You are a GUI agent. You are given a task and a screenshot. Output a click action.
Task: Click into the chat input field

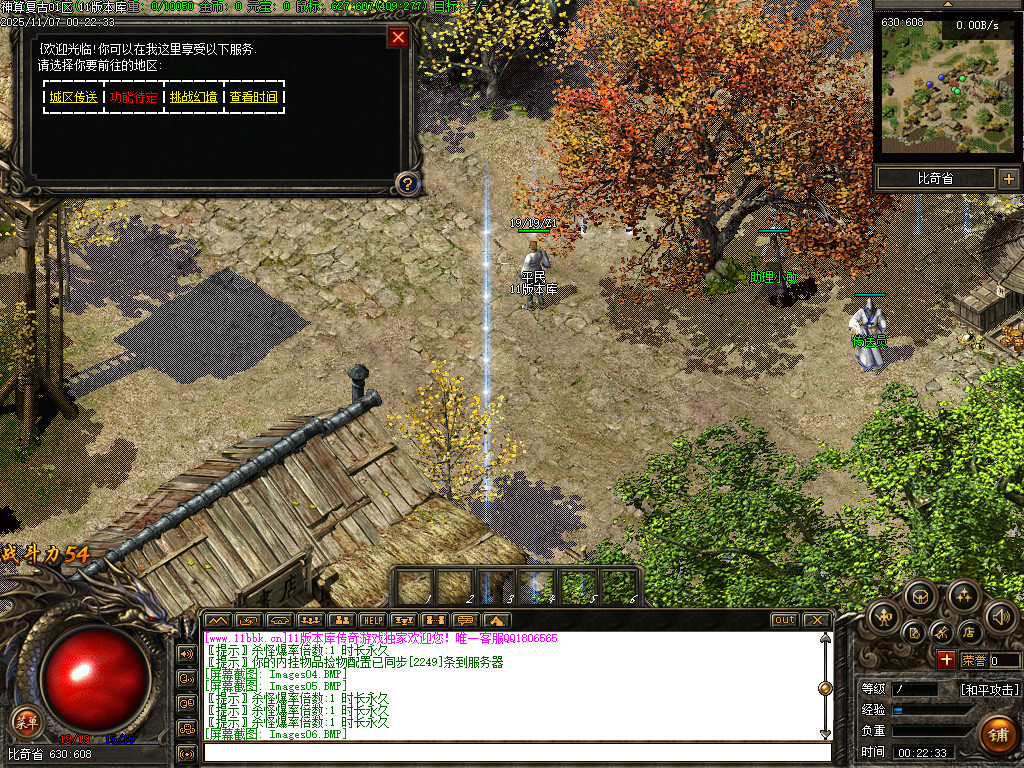pos(515,752)
